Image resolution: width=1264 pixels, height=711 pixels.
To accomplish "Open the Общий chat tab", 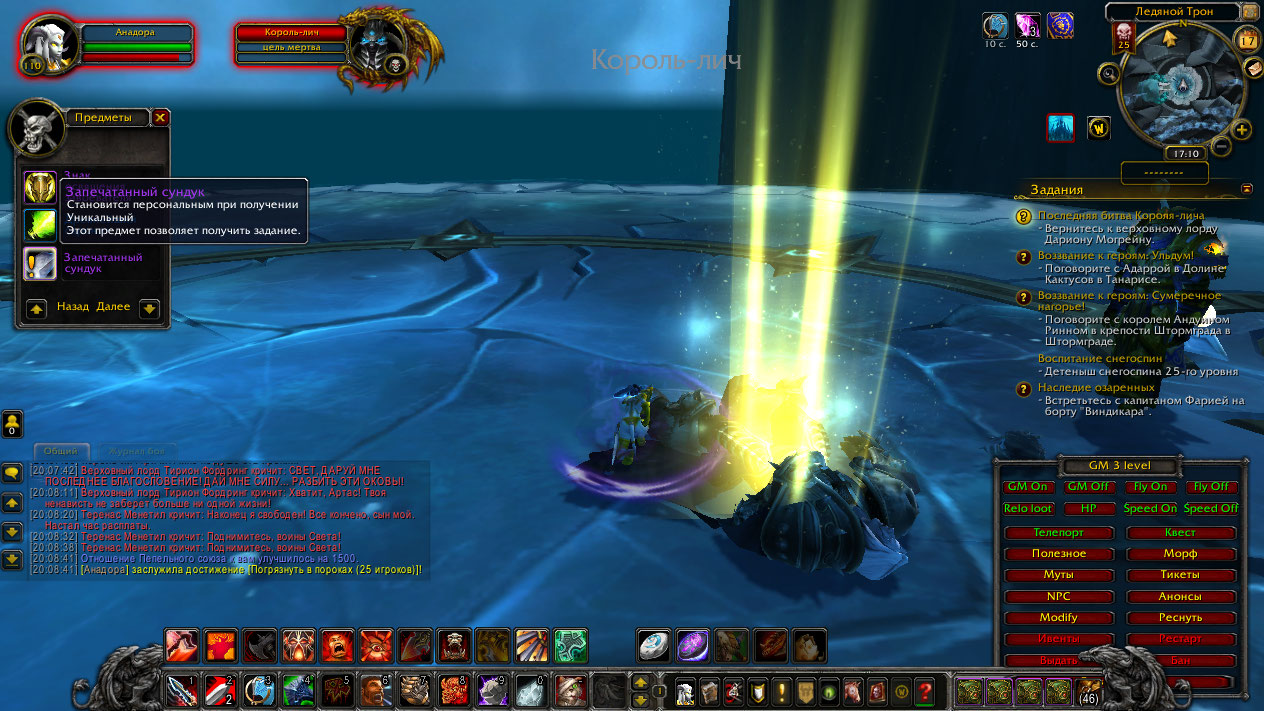I will click(61, 451).
